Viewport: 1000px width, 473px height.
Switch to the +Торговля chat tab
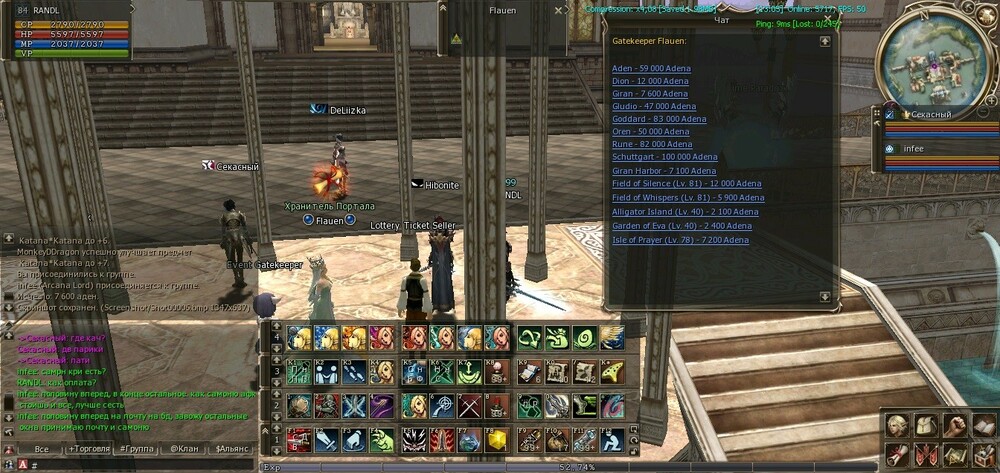click(91, 449)
